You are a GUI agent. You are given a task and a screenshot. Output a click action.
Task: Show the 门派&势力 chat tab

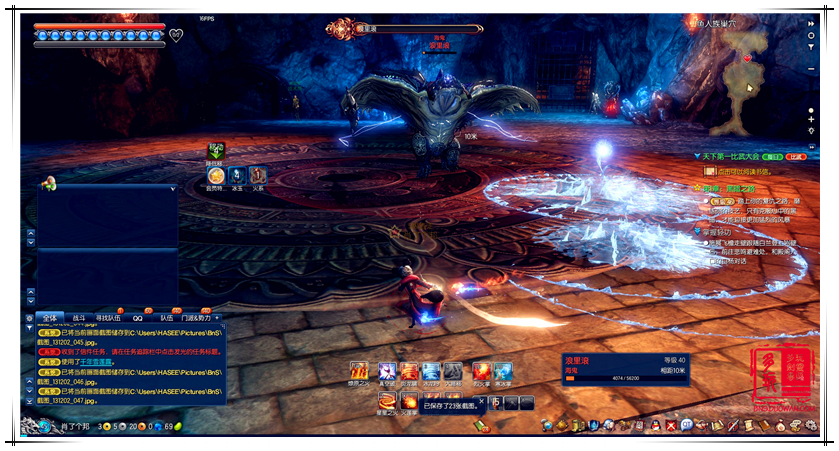195,317
